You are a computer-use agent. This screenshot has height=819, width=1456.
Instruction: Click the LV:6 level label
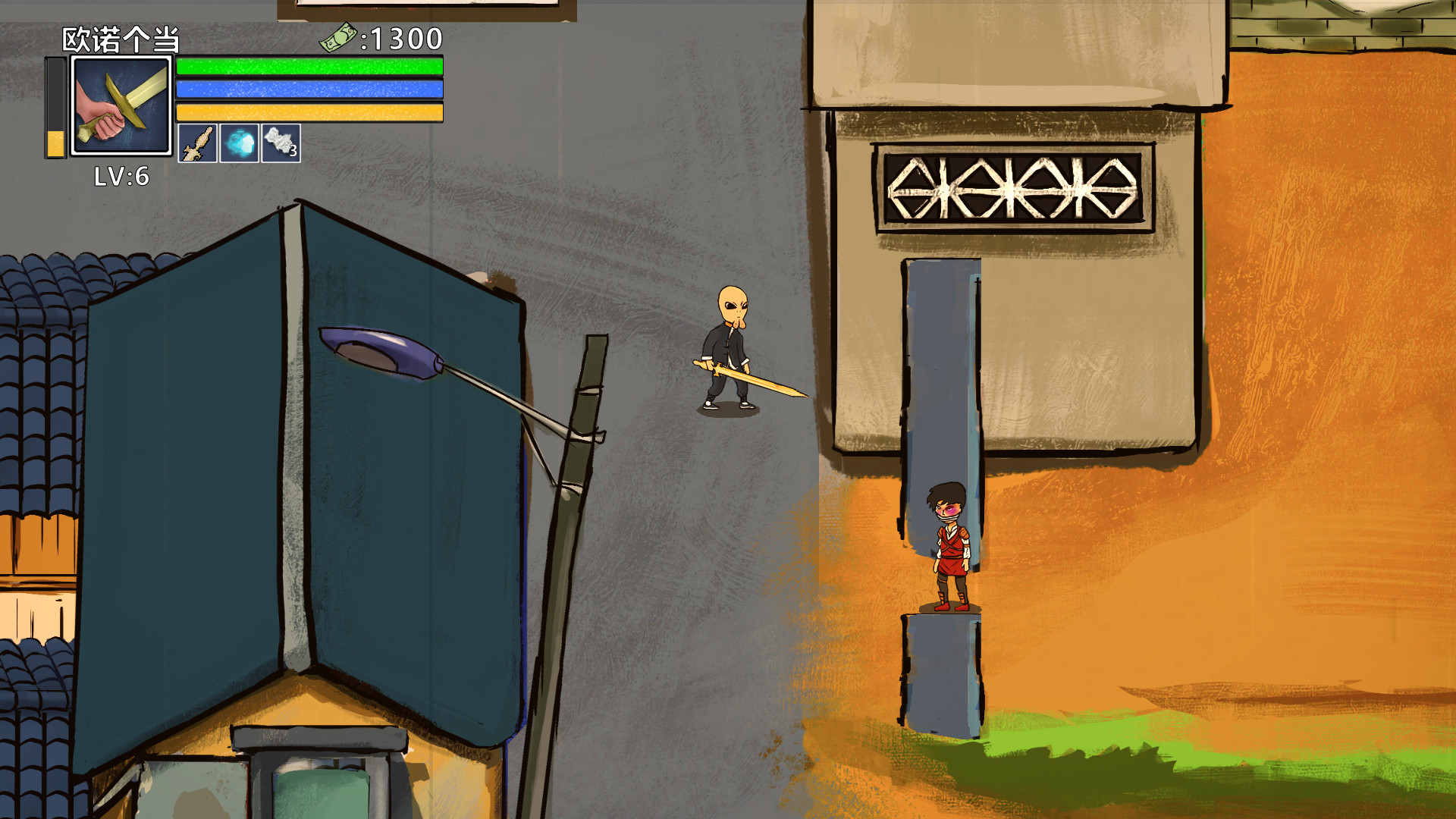click(x=121, y=176)
